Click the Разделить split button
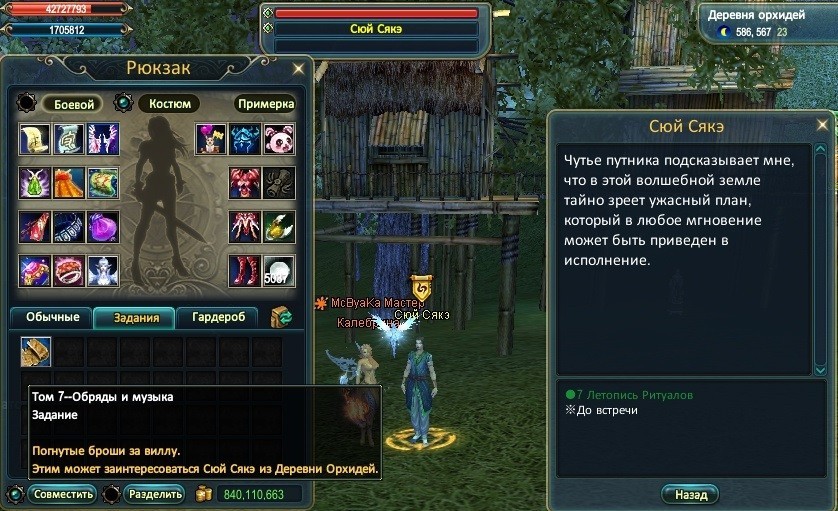Image resolution: width=838 pixels, height=511 pixels. coord(154,494)
